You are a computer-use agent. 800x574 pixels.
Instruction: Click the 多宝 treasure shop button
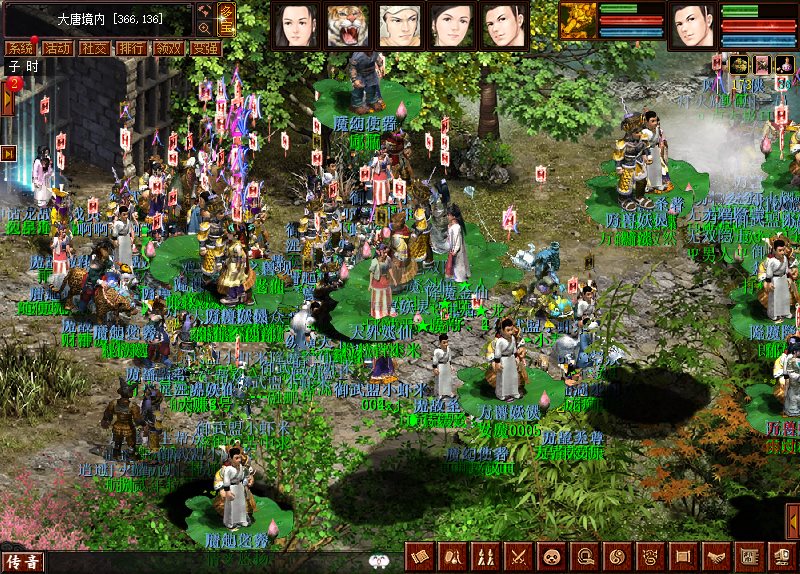click(227, 18)
